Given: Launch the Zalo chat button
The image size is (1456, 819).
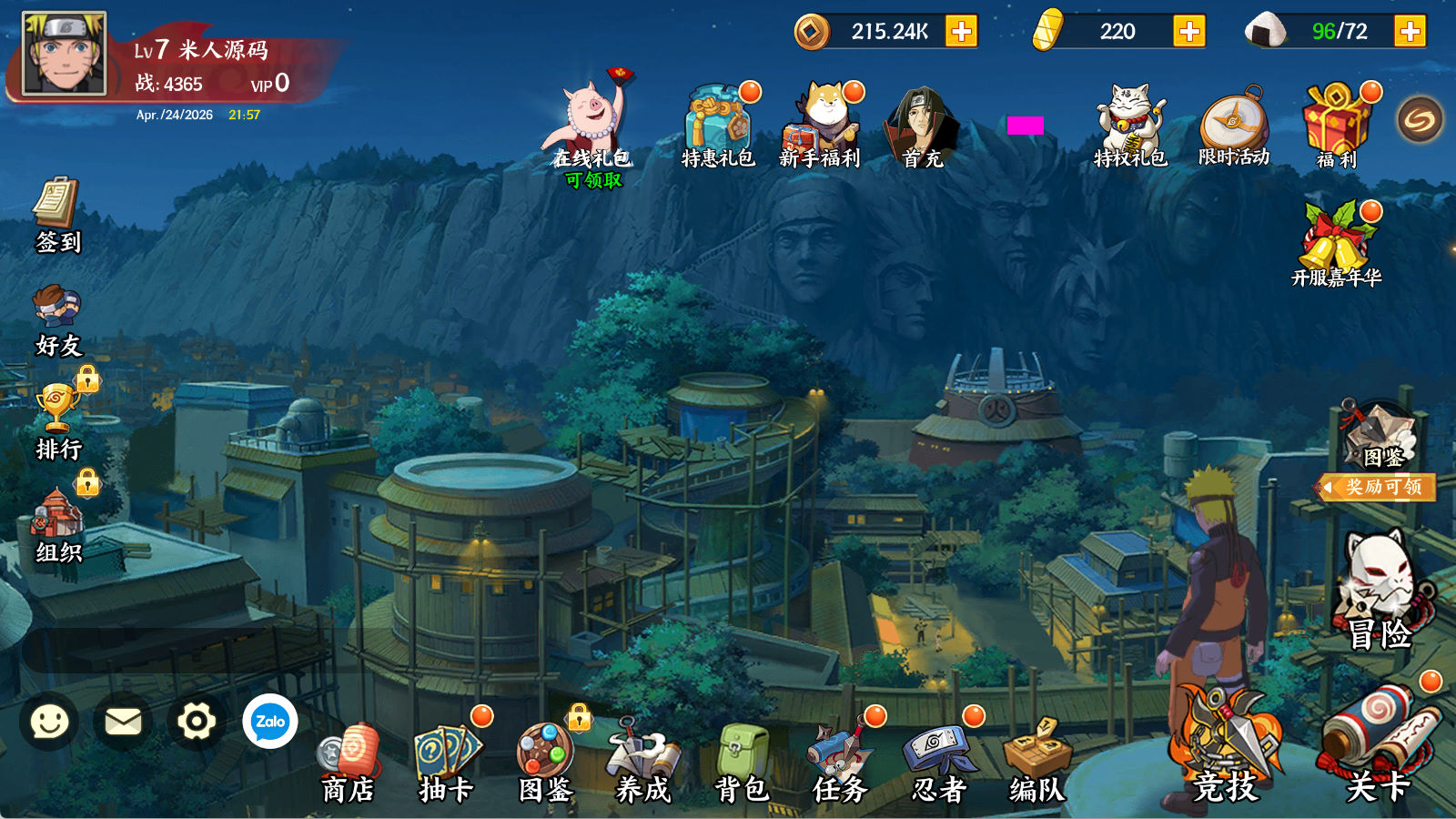Looking at the screenshot, I should (x=270, y=722).
